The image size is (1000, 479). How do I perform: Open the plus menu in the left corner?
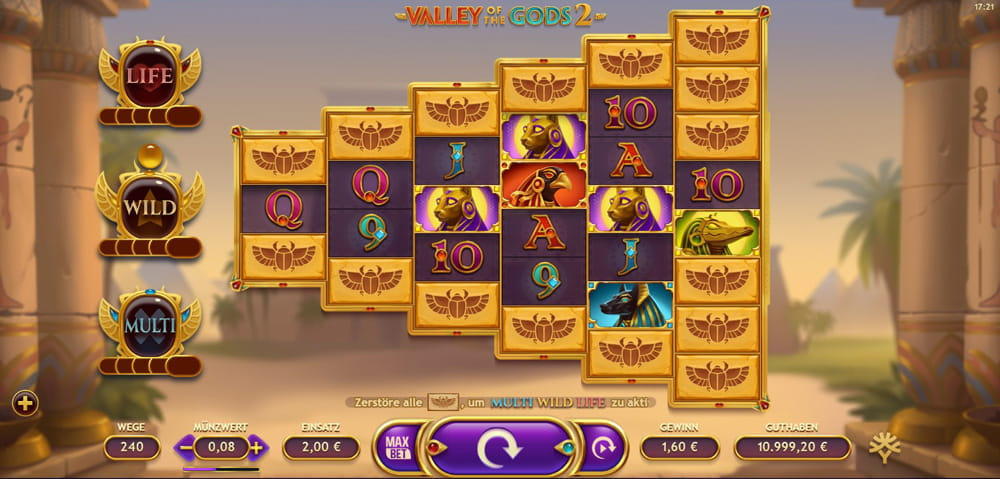pyautogui.click(x=25, y=403)
